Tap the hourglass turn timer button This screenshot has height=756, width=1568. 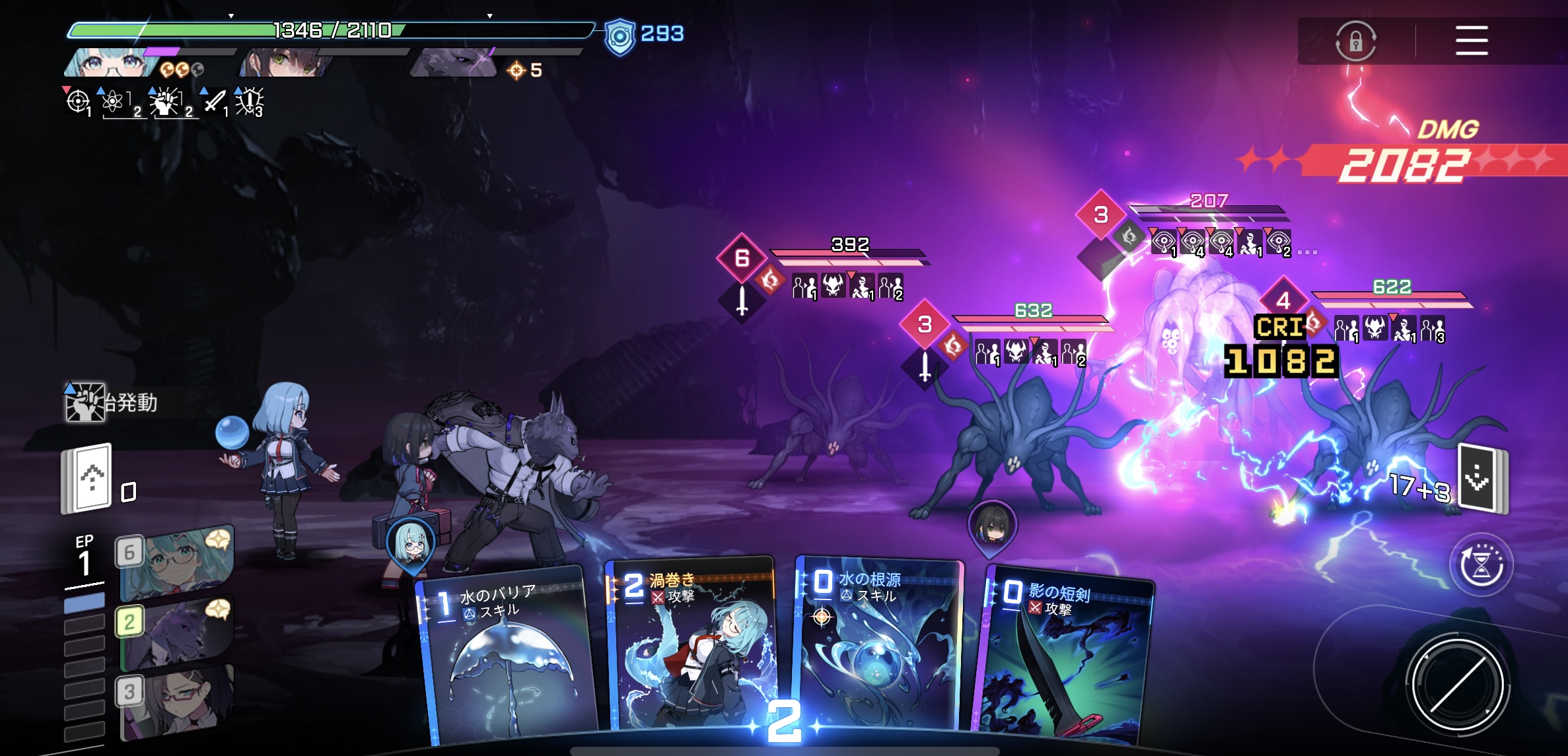pos(1480,565)
